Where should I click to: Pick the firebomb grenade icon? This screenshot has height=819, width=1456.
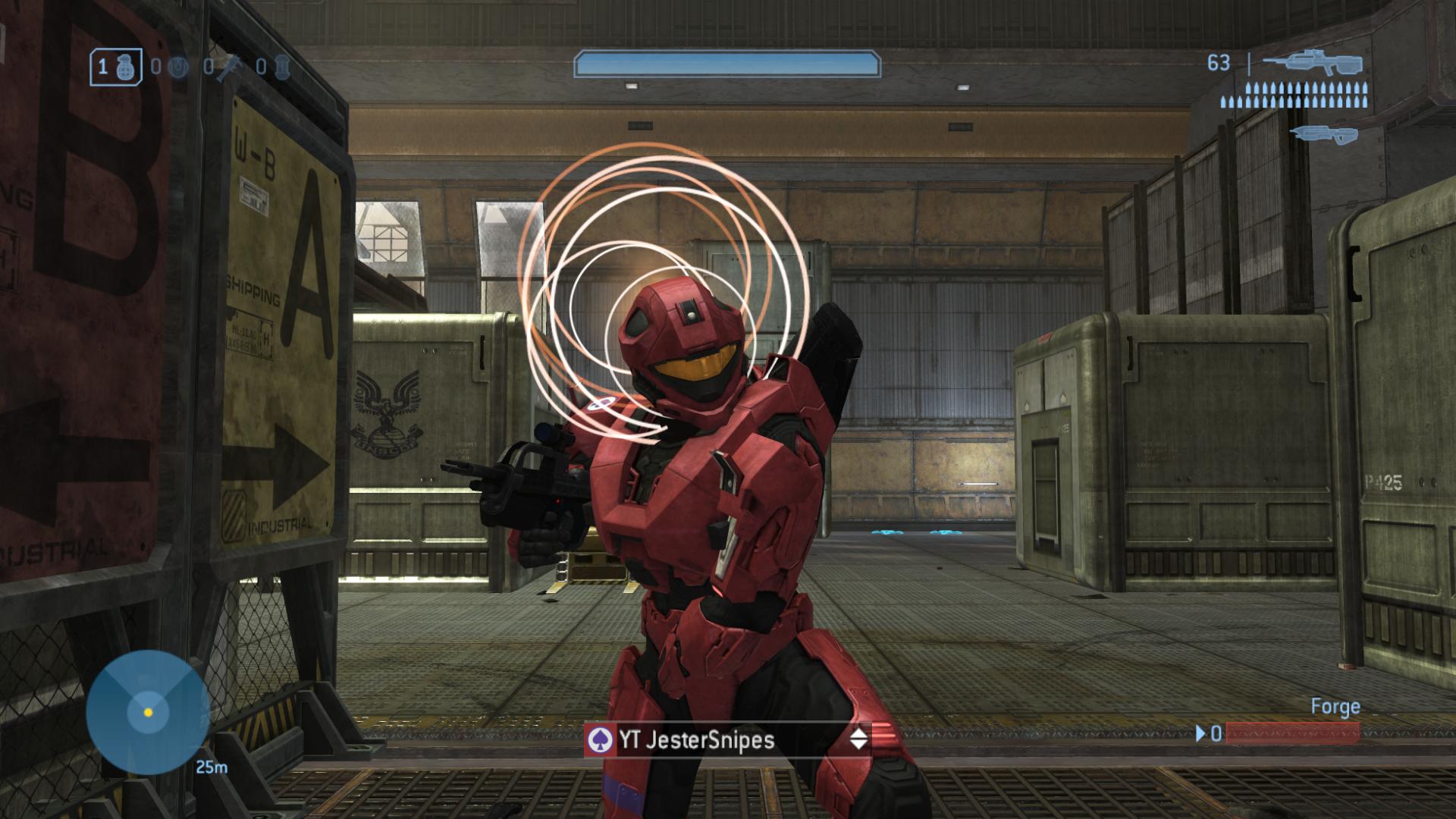coord(281,67)
